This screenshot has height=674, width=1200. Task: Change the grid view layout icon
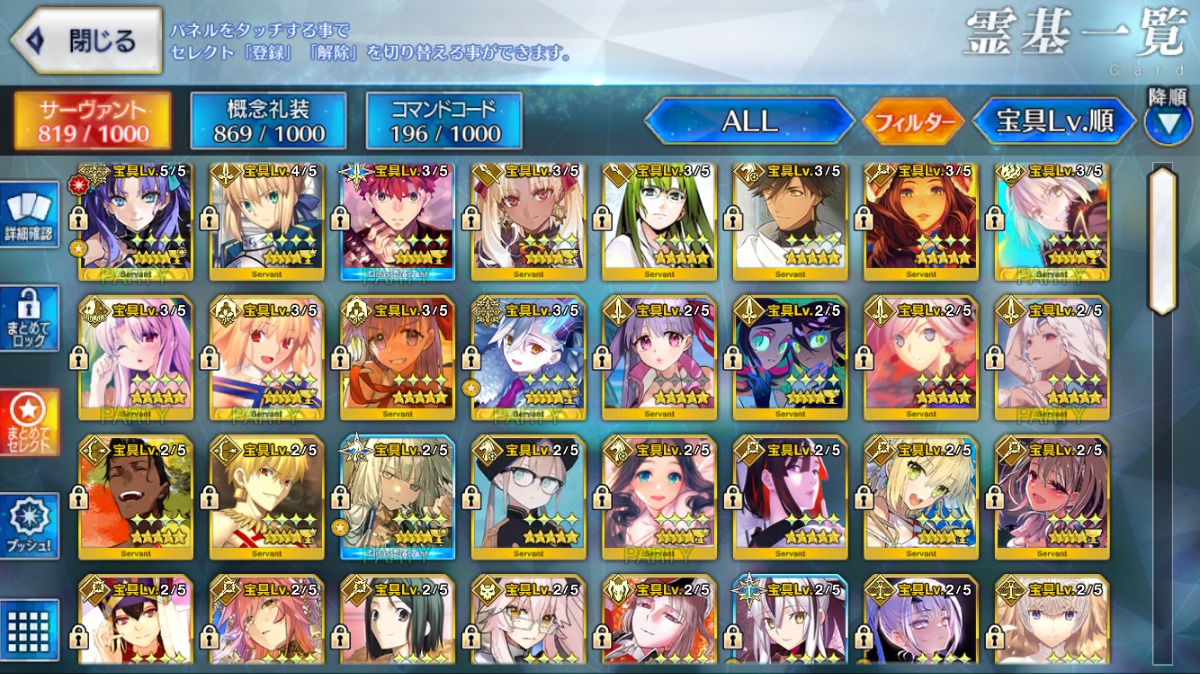32,630
